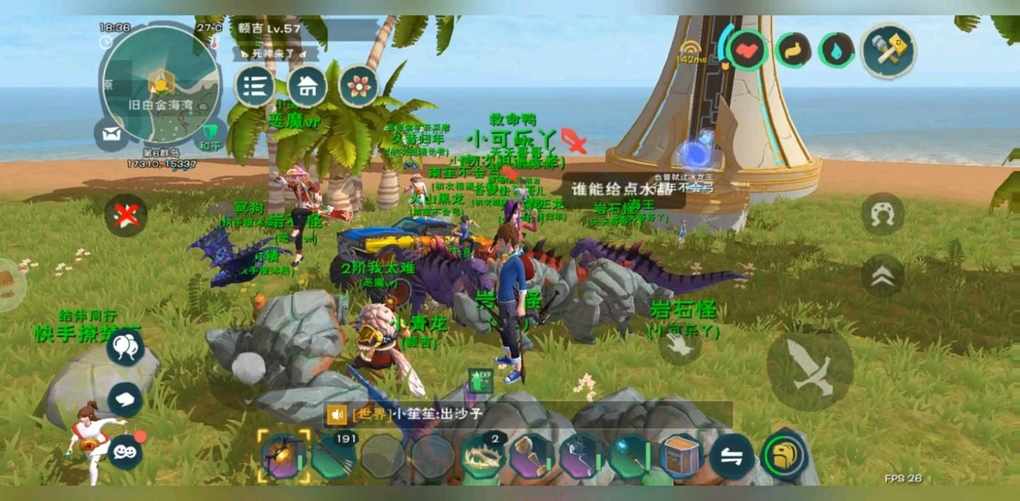This screenshot has height=501, width=1020.
Task: Select the highlighted first hotbar slot
Action: point(281,457)
